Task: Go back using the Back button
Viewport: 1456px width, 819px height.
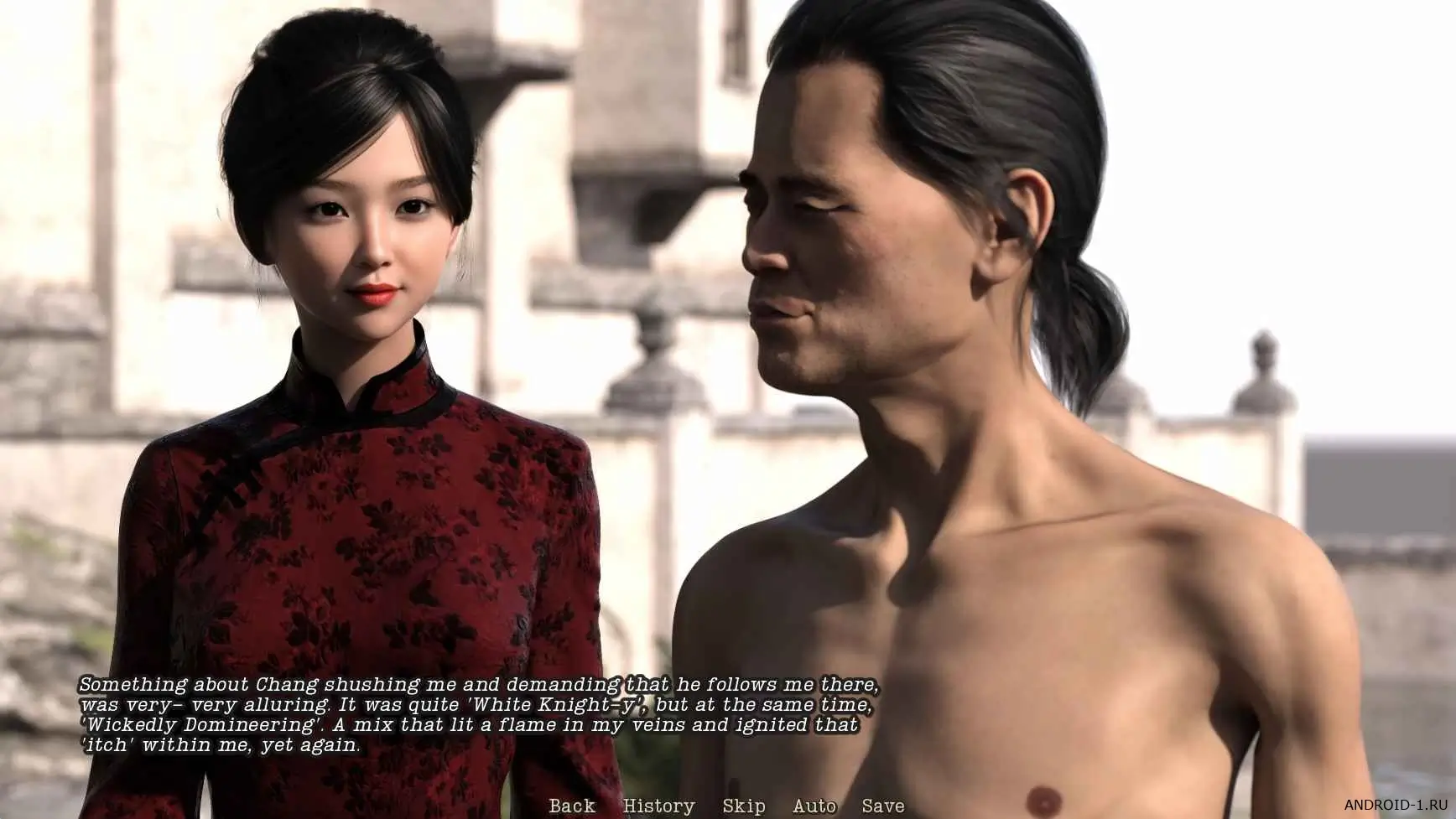Action: tap(572, 806)
